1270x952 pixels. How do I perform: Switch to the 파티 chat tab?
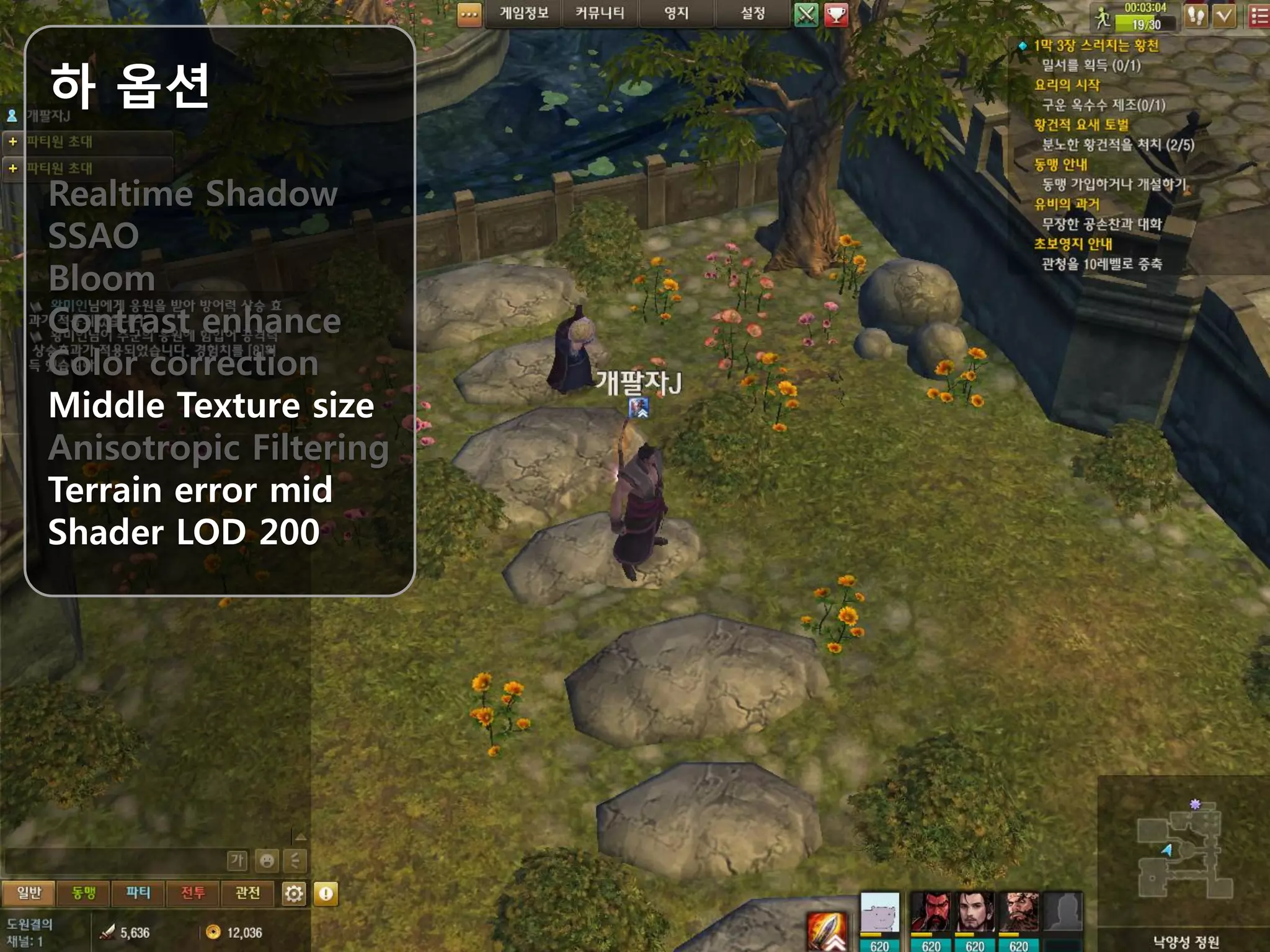pos(138,893)
